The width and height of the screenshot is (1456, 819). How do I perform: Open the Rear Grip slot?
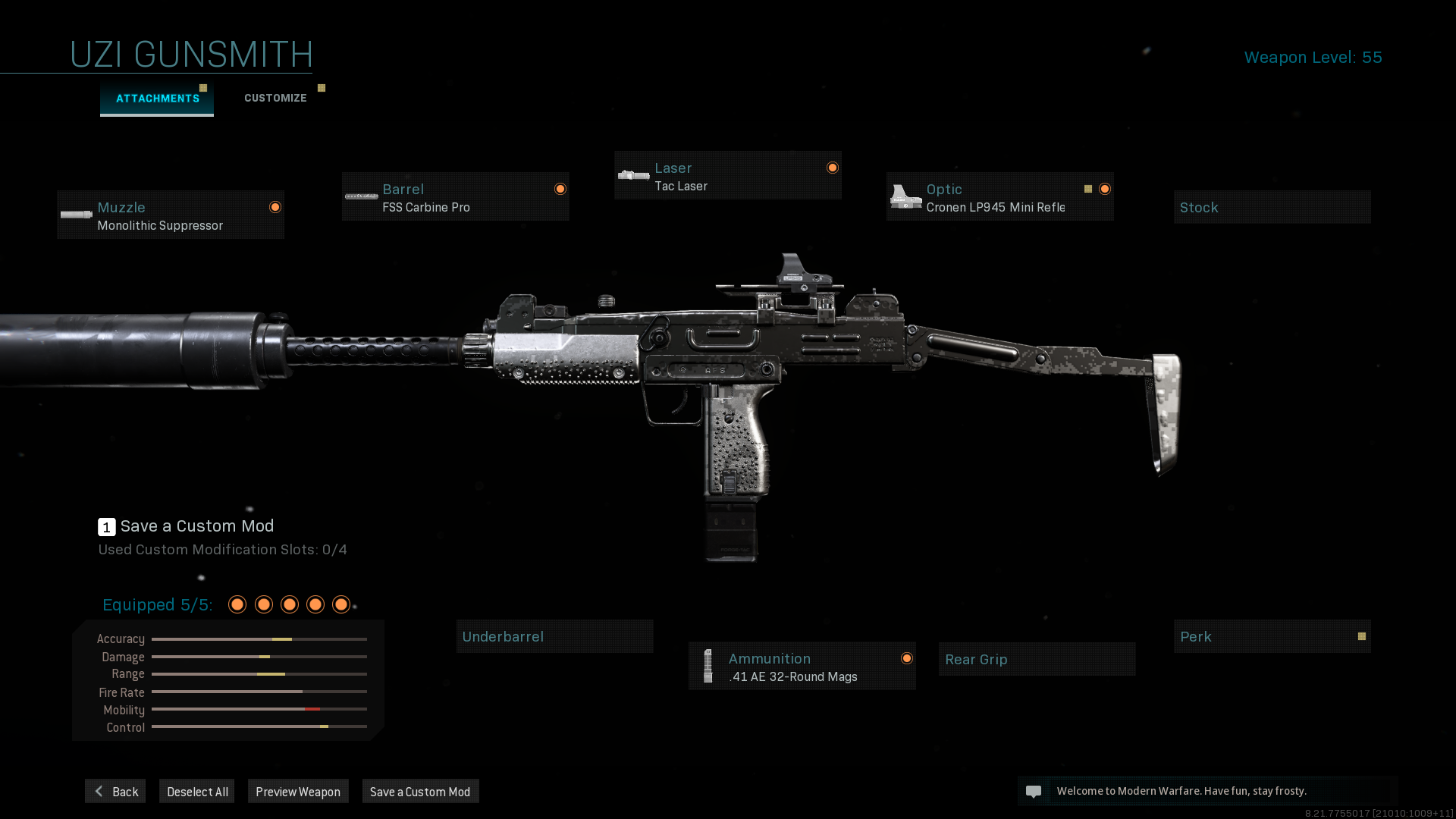(x=1037, y=660)
